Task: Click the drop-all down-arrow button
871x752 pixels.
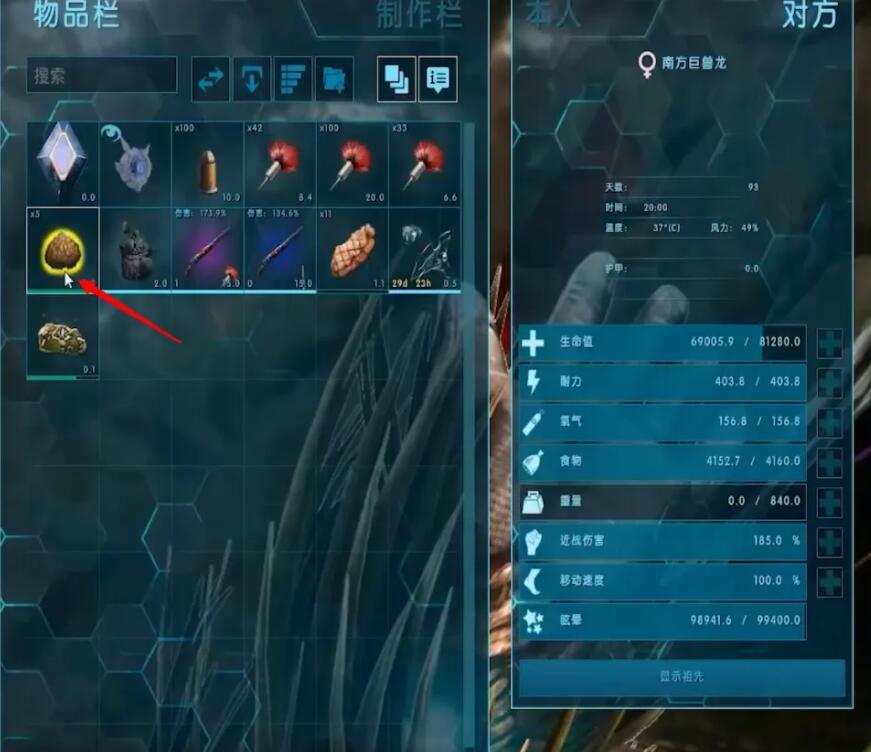Action: [x=252, y=80]
